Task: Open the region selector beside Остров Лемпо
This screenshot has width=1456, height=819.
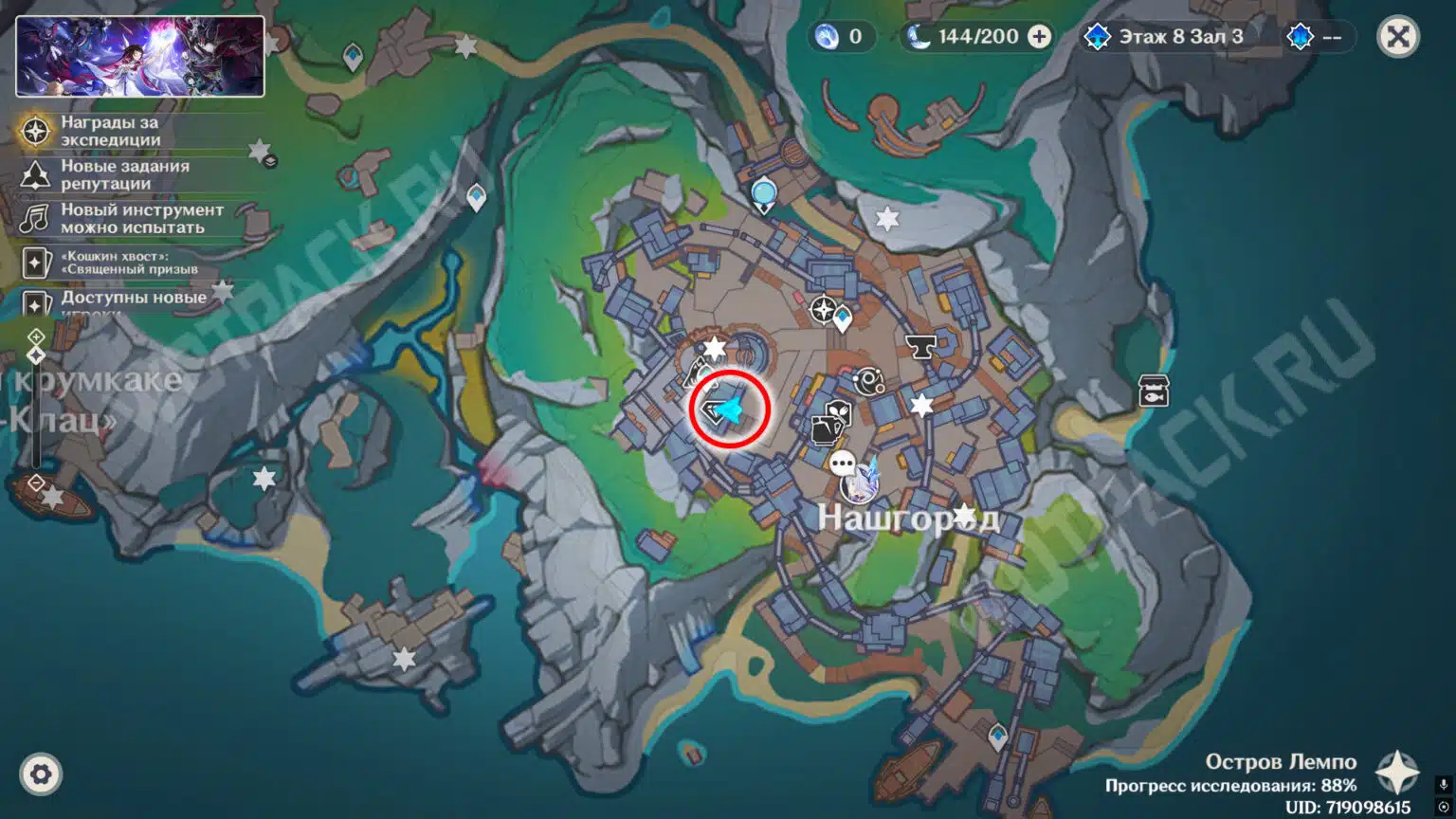Action: [x=1396, y=772]
